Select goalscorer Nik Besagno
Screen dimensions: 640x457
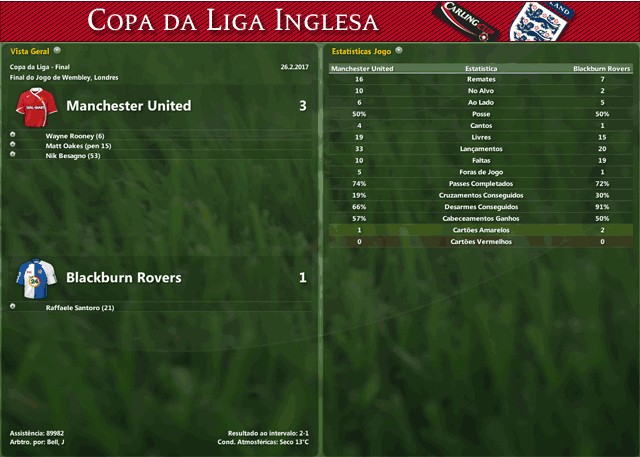pos(73,156)
